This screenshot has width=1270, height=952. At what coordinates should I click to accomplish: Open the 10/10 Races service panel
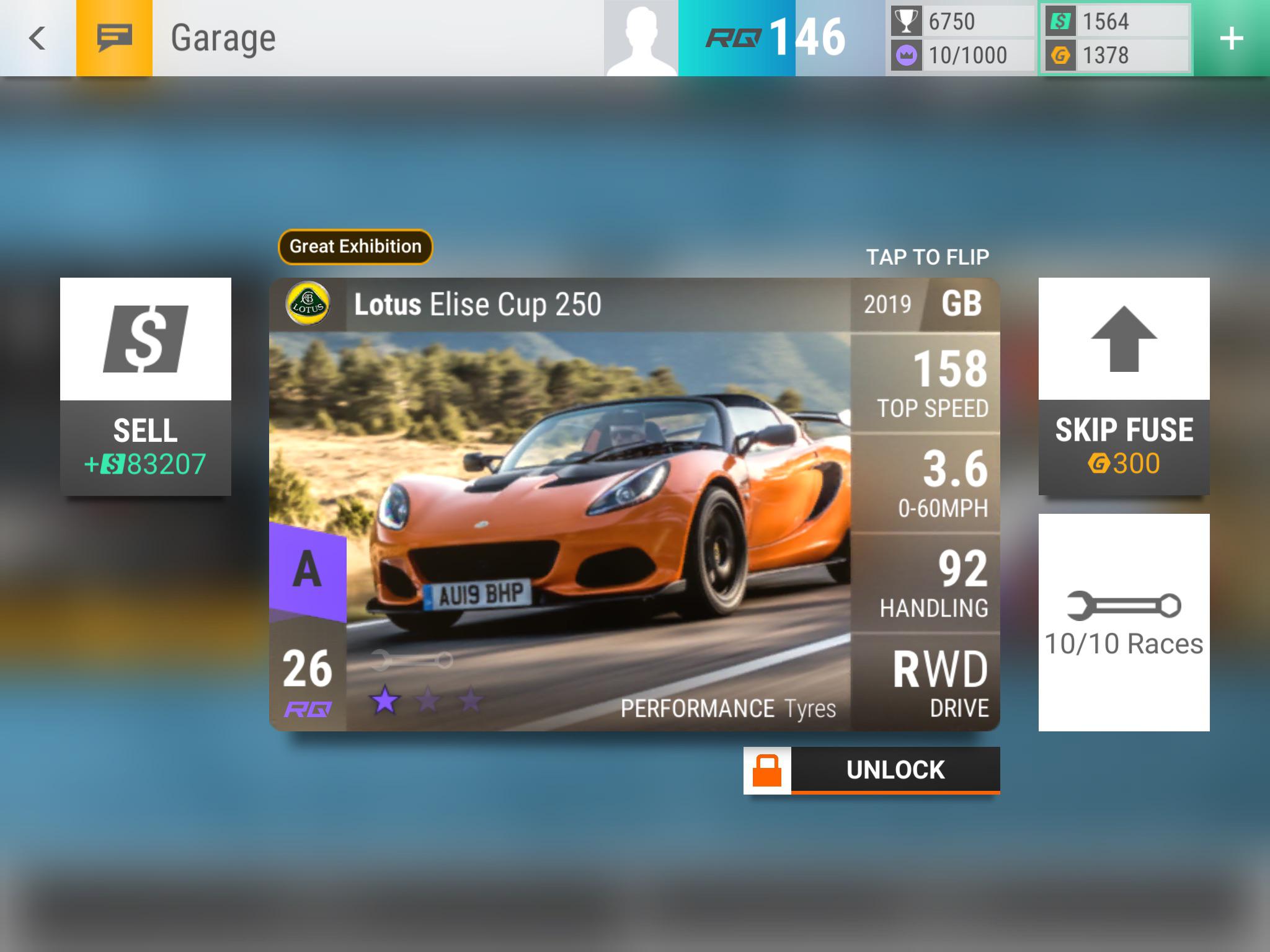pos(1124,622)
